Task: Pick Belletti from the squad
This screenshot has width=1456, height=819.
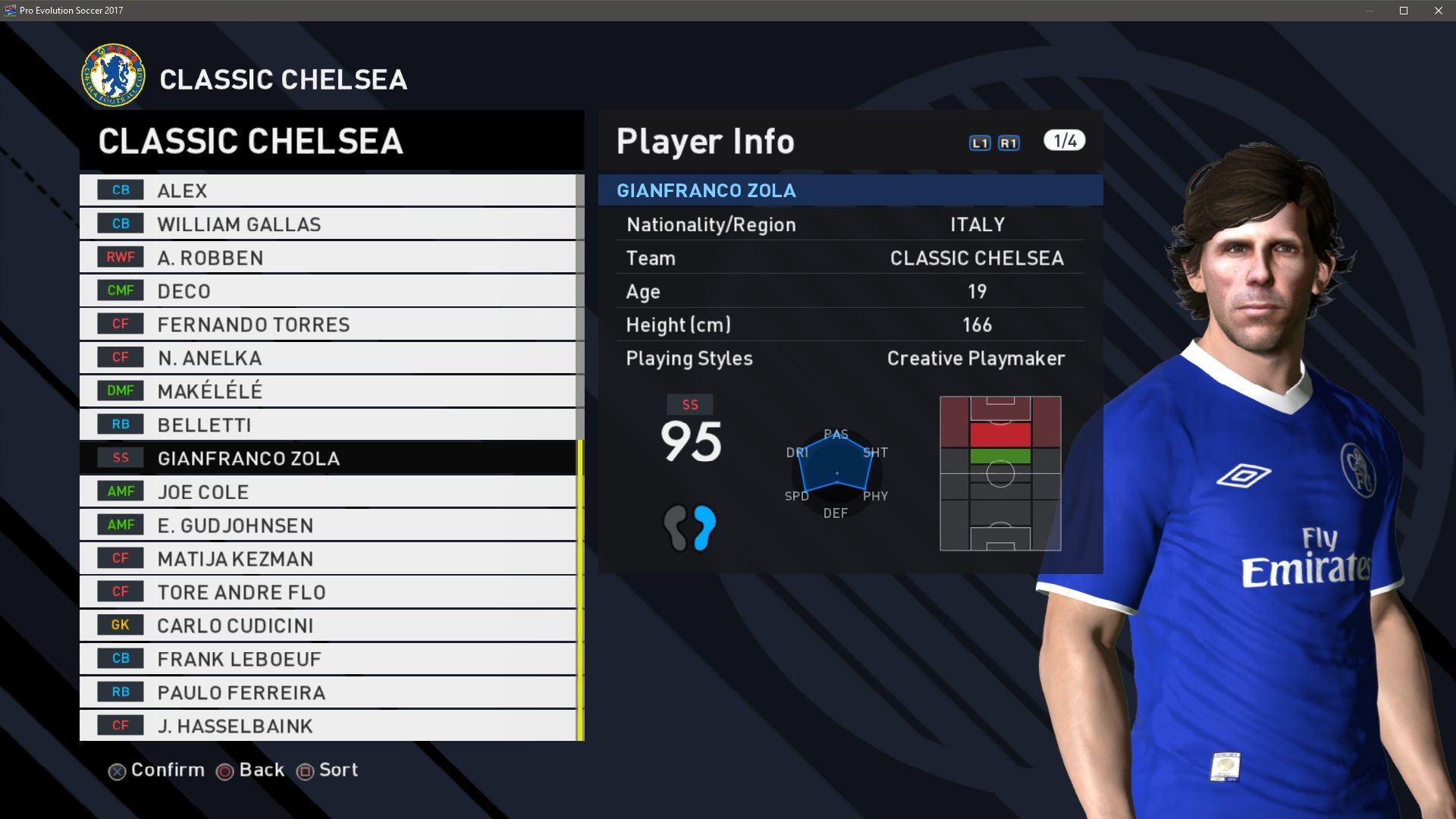Action: pyautogui.click(x=328, y=424)
